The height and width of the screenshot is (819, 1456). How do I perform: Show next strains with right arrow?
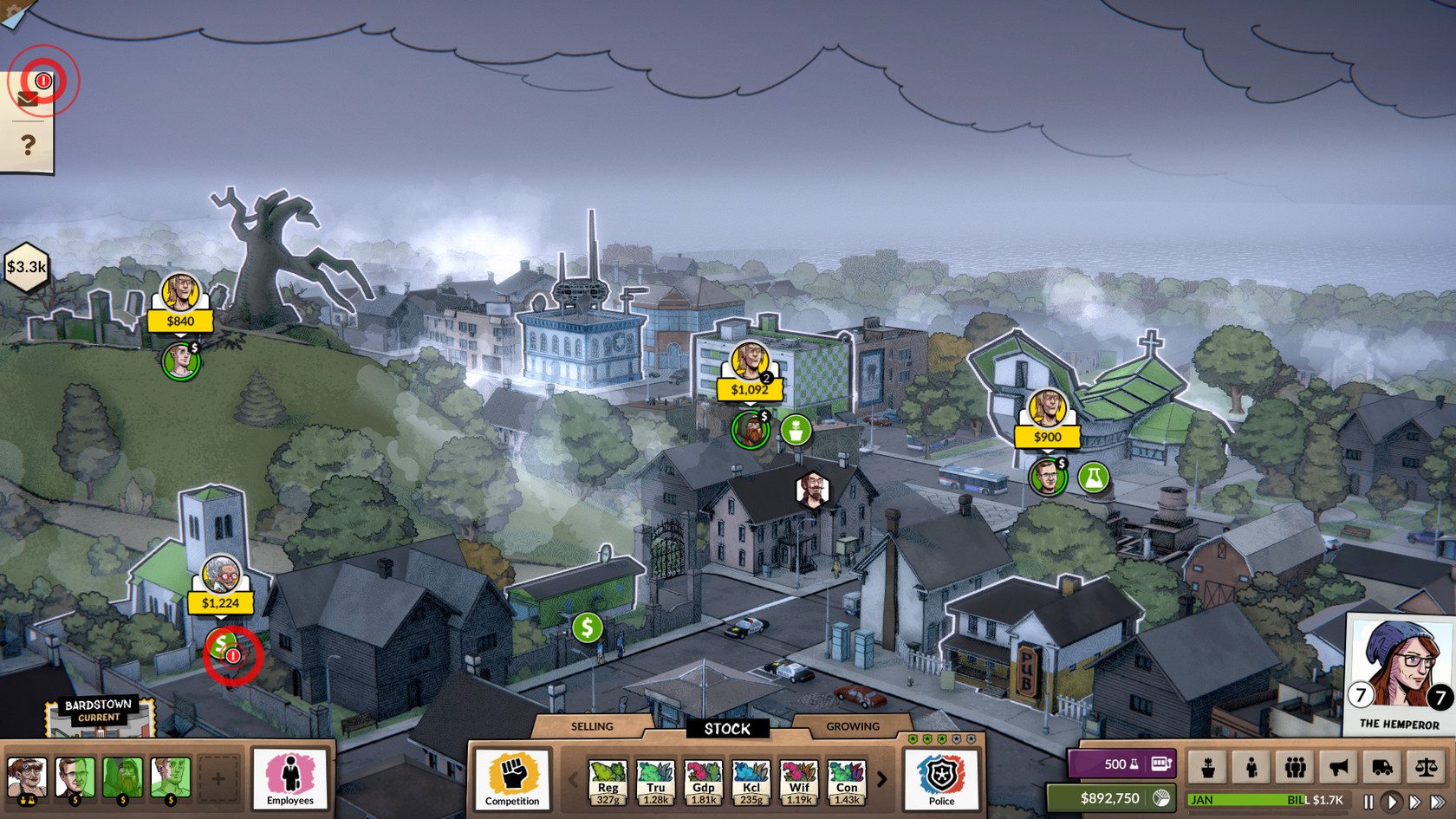coord(882,779)
